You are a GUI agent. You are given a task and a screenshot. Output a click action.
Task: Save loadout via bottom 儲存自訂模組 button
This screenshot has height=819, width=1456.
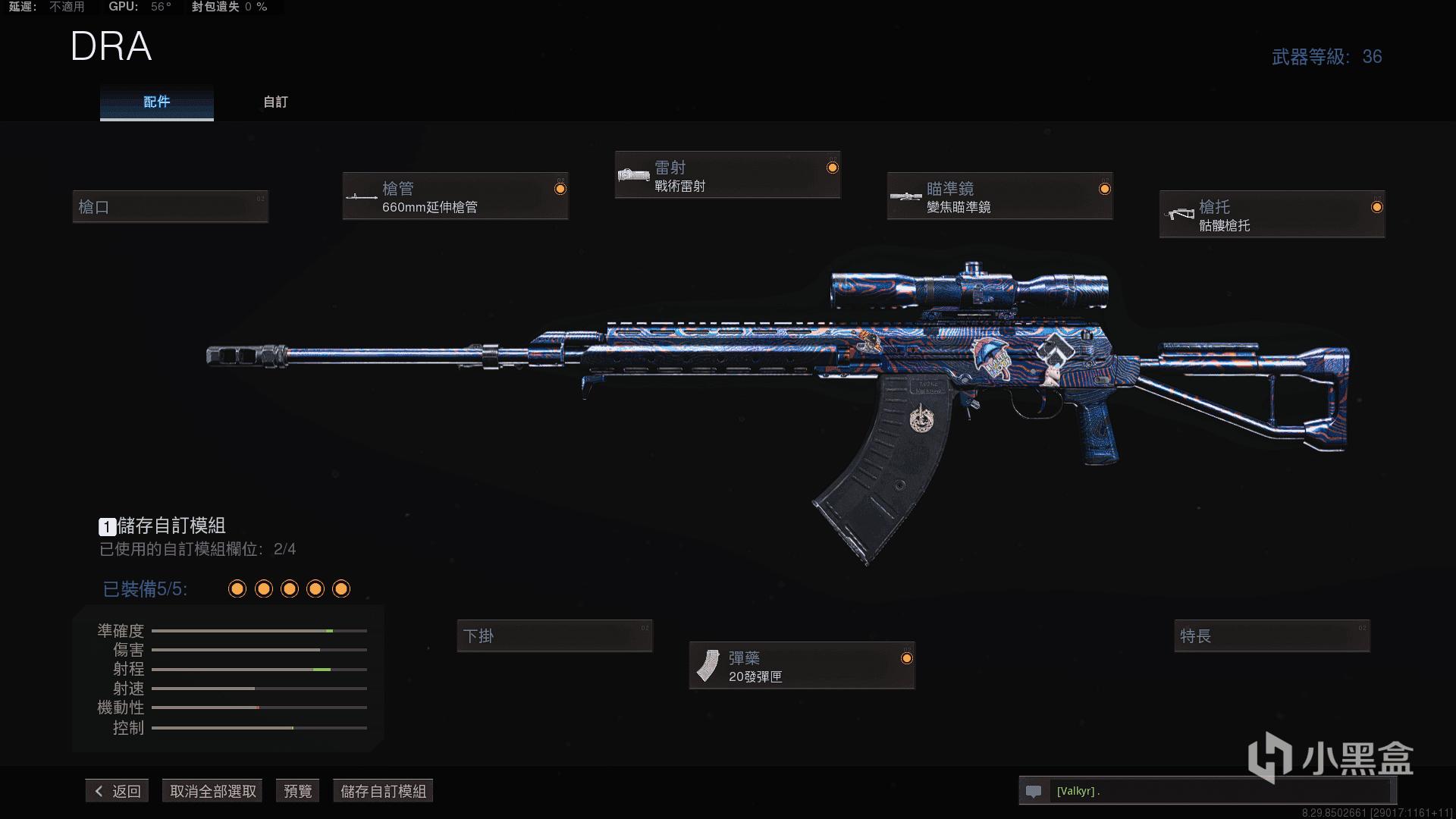click(383, 791)
